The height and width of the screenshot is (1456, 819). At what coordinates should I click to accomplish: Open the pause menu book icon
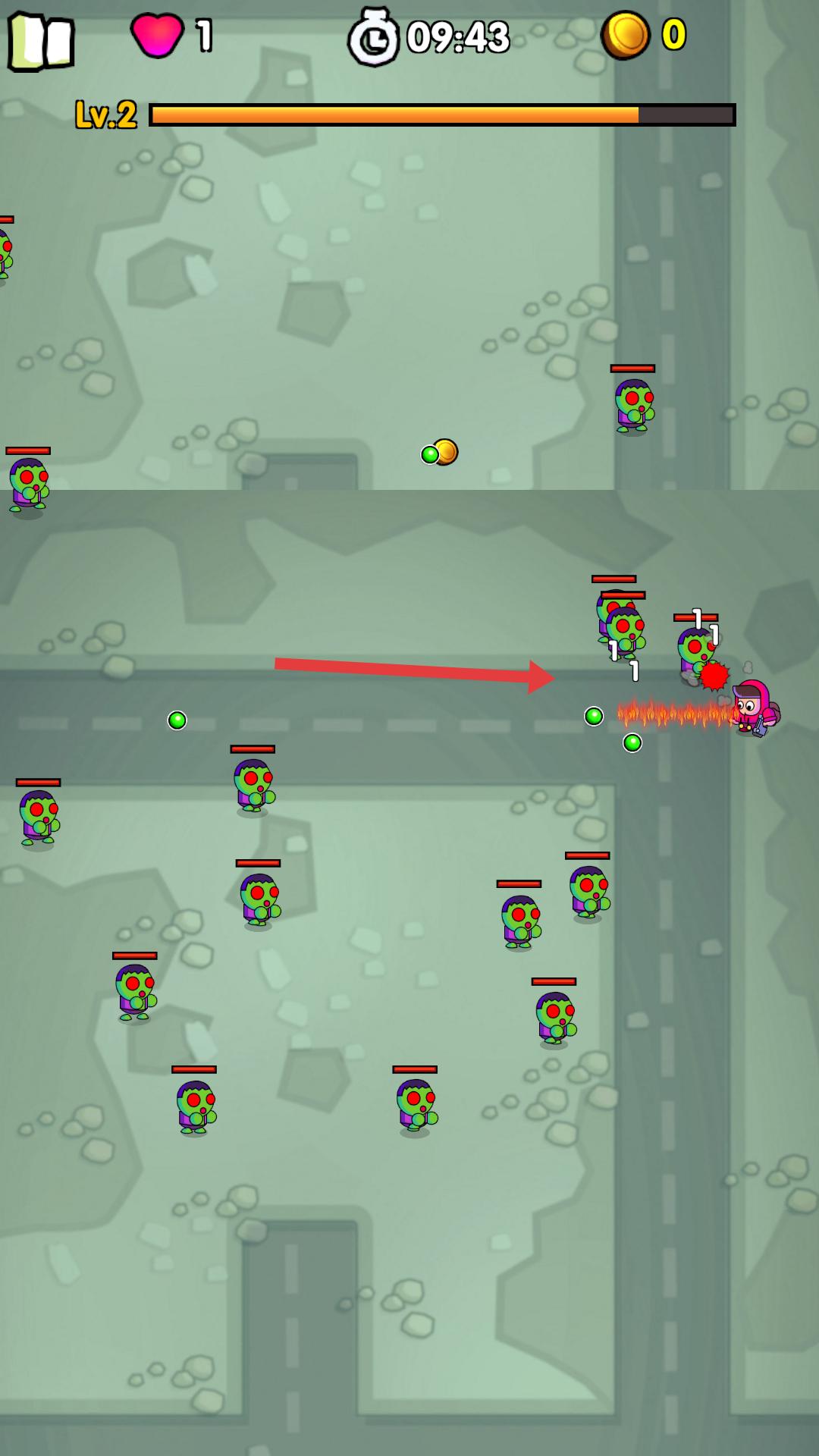(41, 41)
